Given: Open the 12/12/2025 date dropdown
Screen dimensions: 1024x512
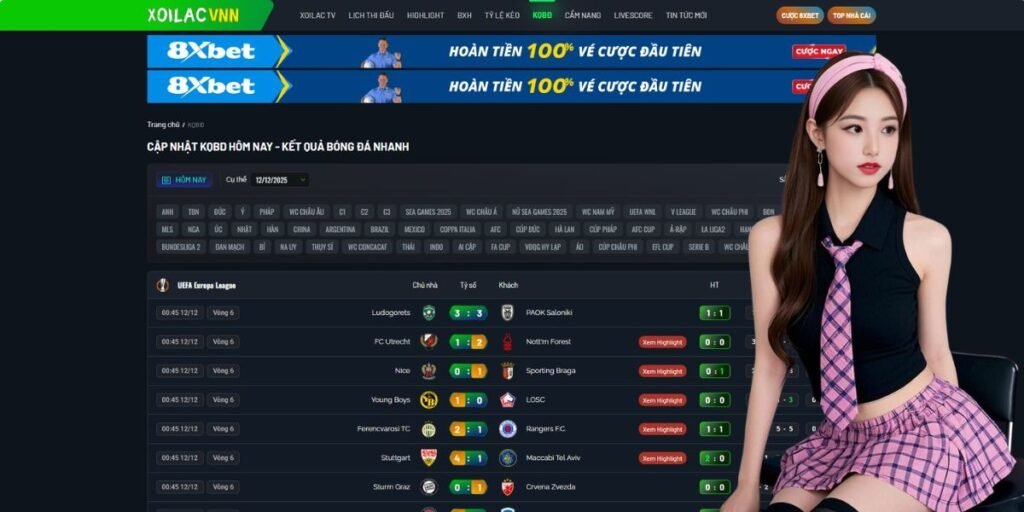Looking at the screenshot, I should (x=280, y=180).
